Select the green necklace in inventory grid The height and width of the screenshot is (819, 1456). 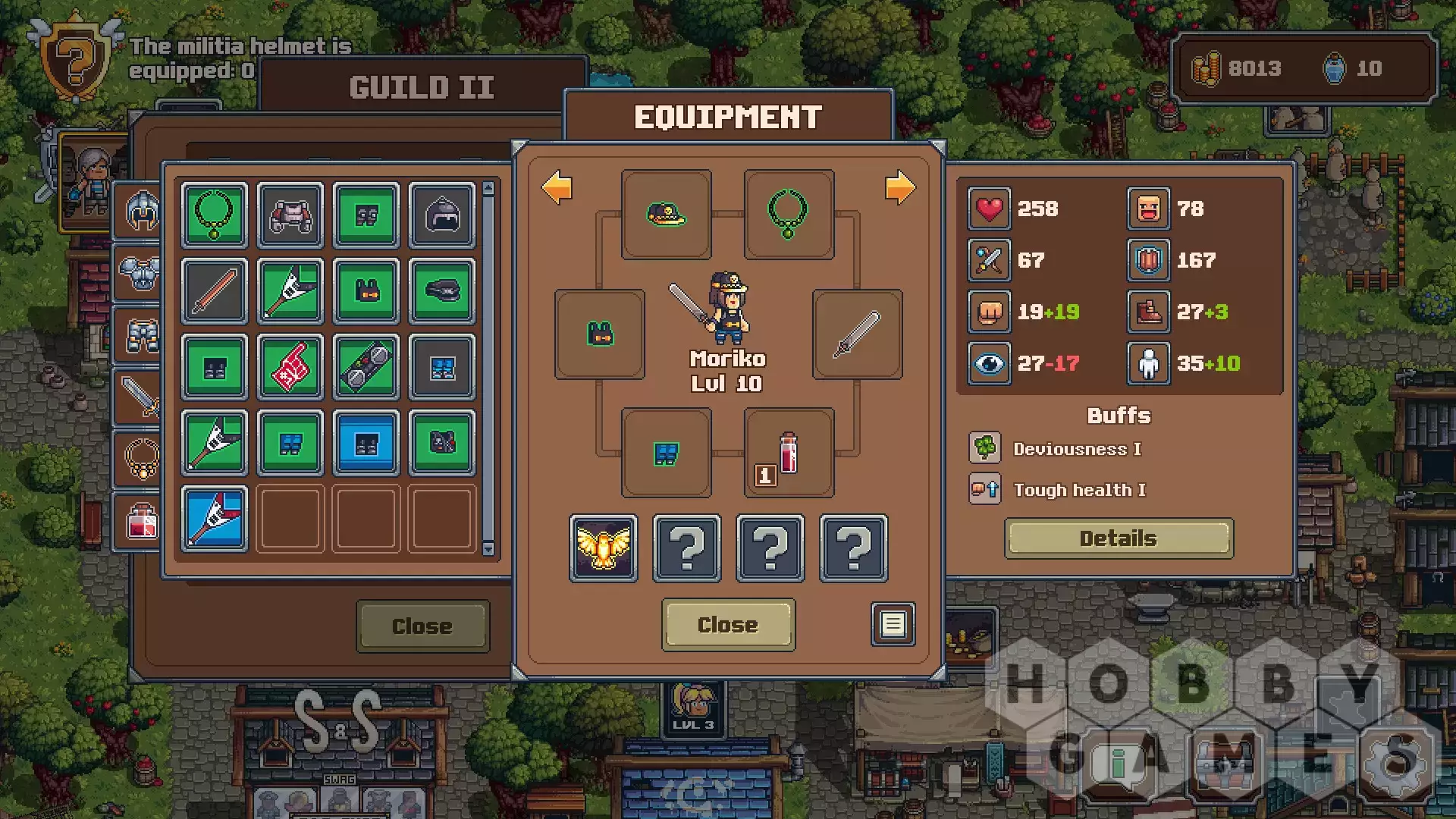tap(215, 215)
